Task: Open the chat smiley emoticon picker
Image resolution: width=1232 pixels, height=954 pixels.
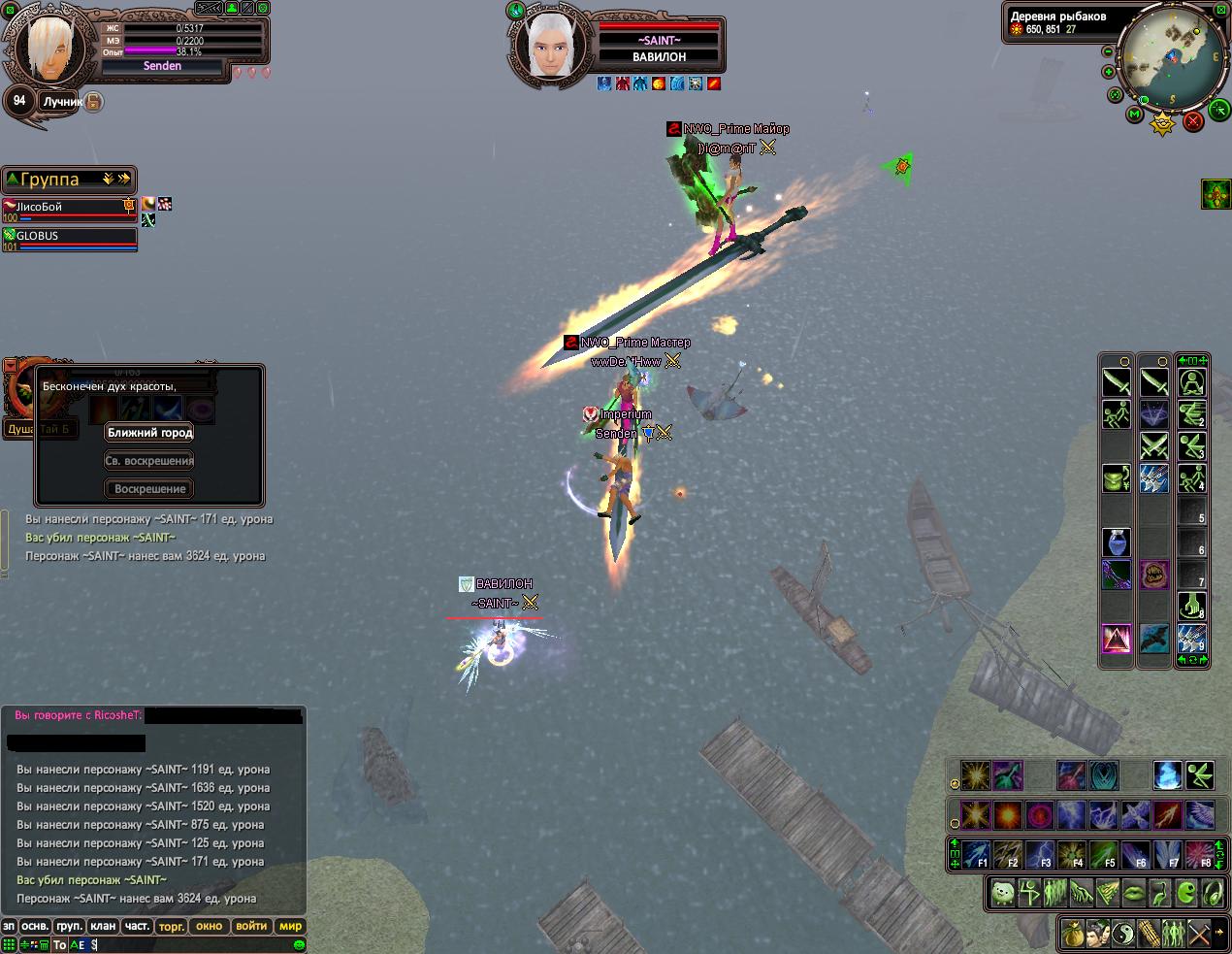Action: pyautogui.click(x=299, y=944)
